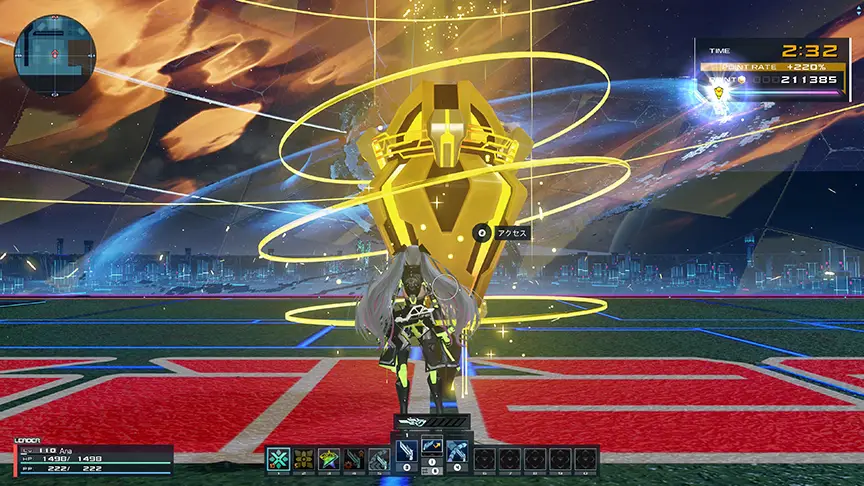864x486 pixels.
Task: Select the gold trophy rank icon
Action: click(x=718, y=93)
